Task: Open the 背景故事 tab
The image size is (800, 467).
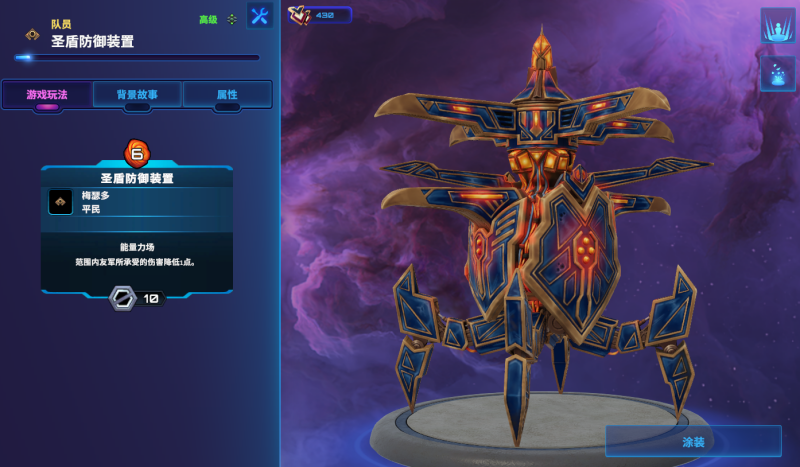Action: point(136,95)
